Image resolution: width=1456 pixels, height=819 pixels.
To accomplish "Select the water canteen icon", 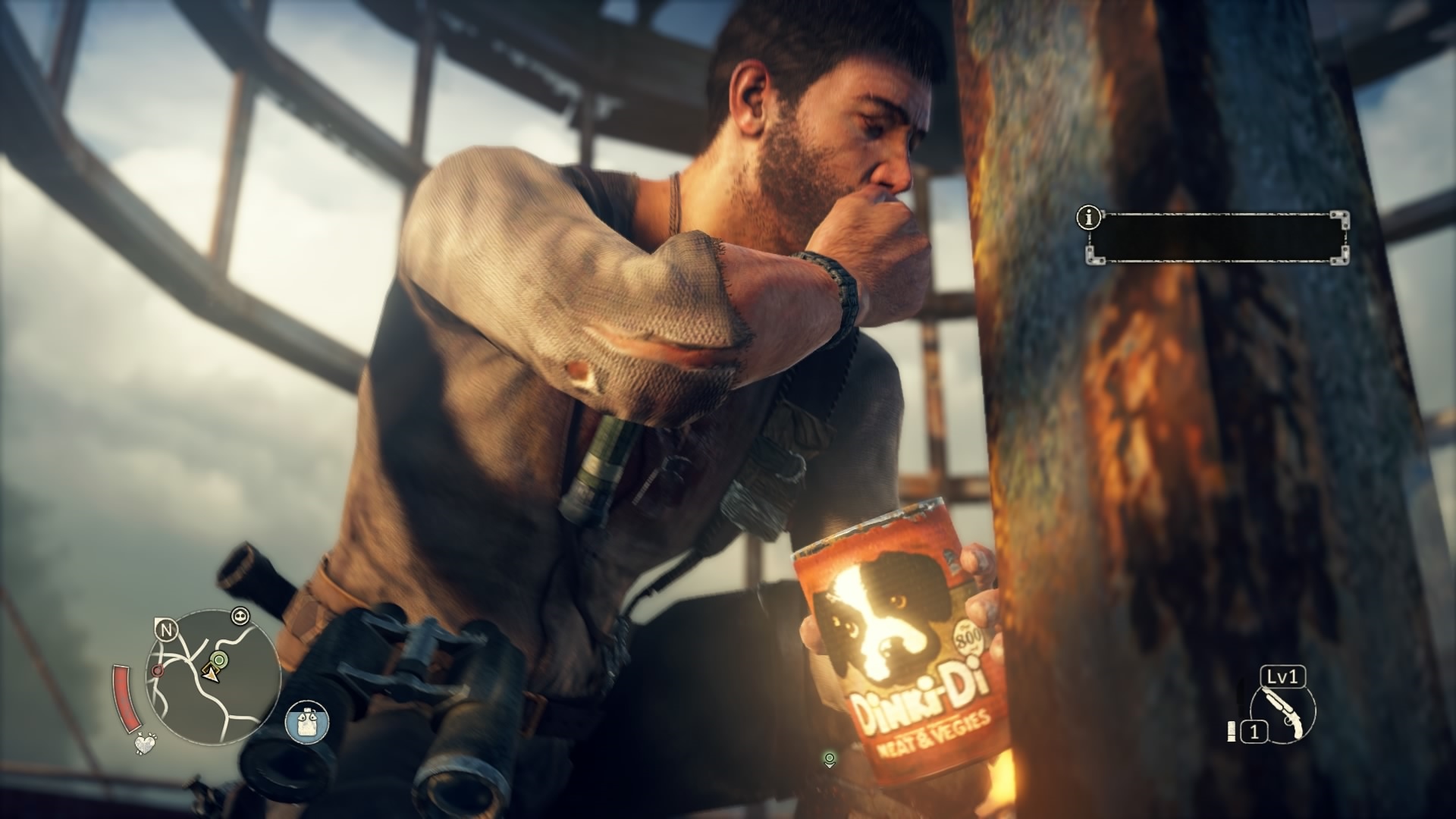I will [x=307, y=722].
